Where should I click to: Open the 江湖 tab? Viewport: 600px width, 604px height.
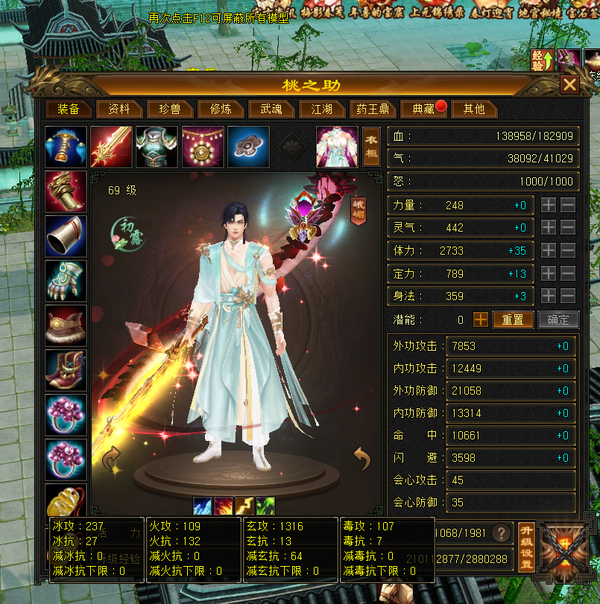[322, 109]
